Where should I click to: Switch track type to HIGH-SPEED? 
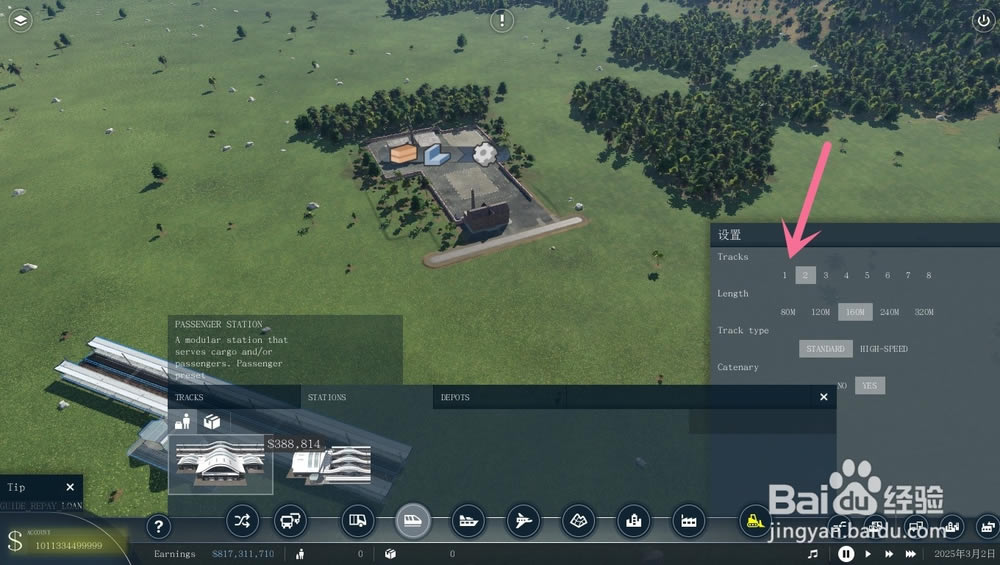coord(884,349)
